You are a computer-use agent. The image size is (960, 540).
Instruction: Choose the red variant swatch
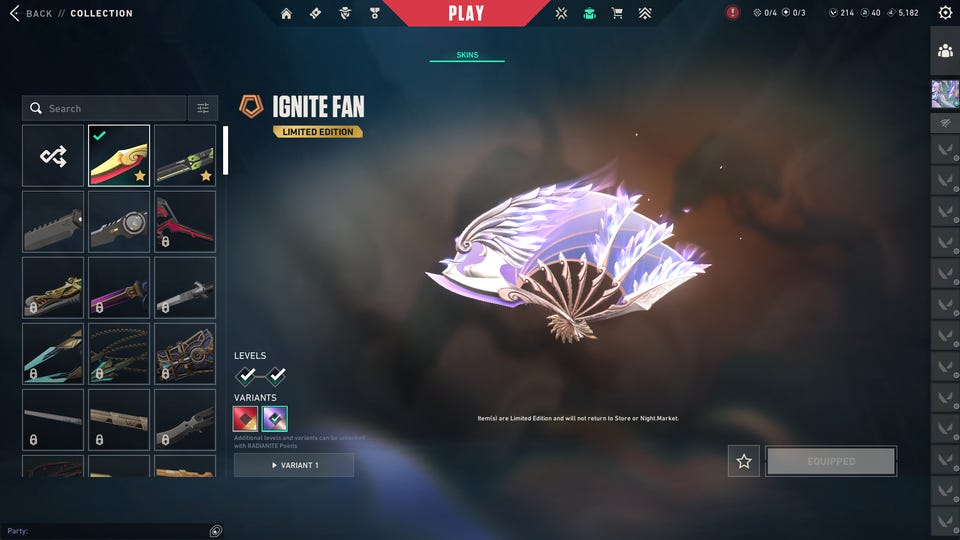point(245,418)
